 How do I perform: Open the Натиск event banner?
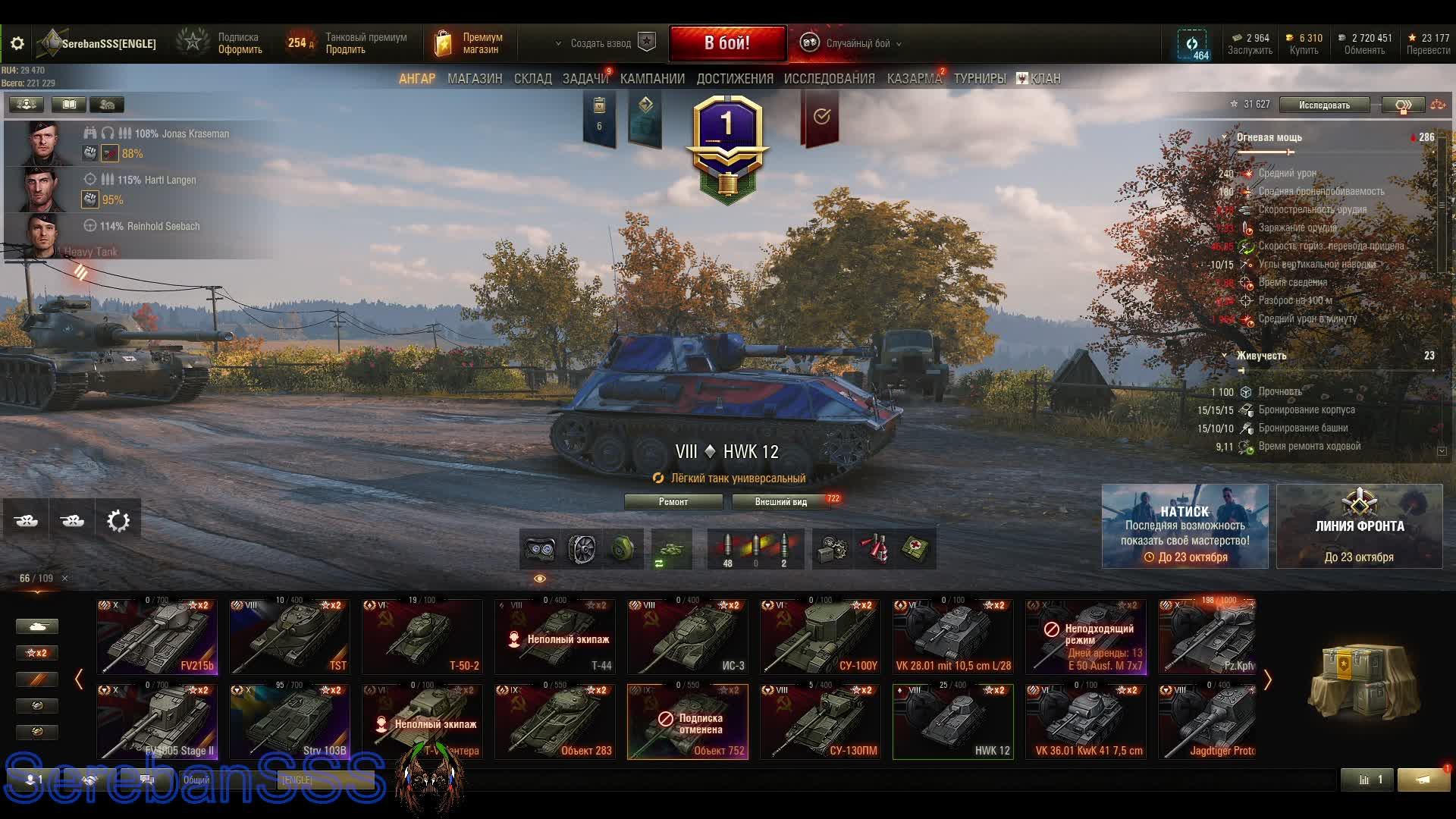pyautogui.click(x=1185, y=526)
